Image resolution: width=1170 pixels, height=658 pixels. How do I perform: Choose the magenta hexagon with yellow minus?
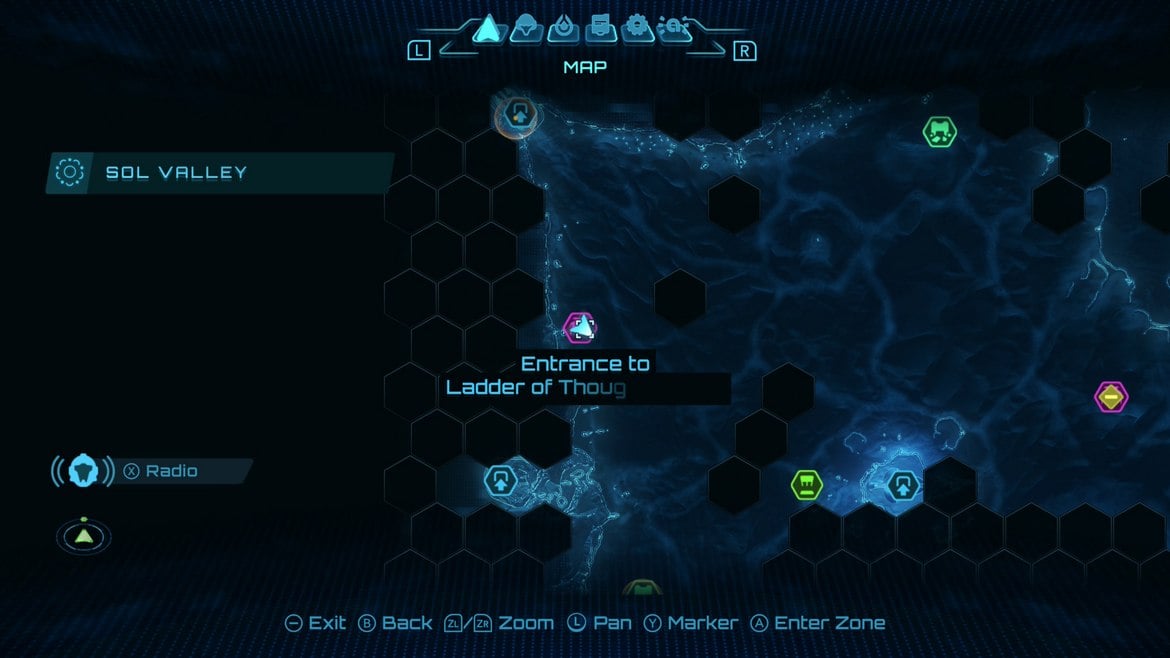[1110, 397]
